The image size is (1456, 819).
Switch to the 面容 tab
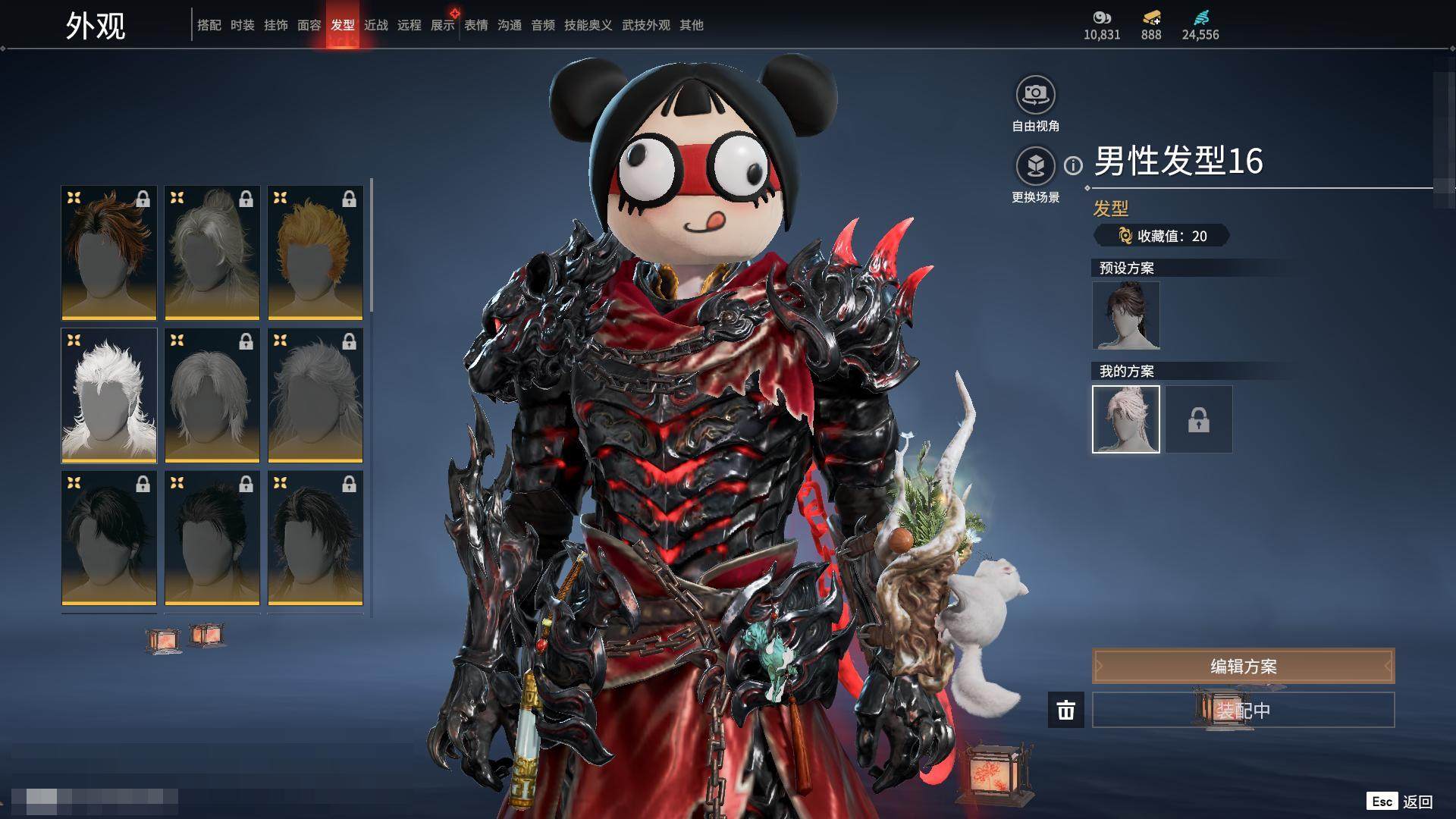click(309, 25)
